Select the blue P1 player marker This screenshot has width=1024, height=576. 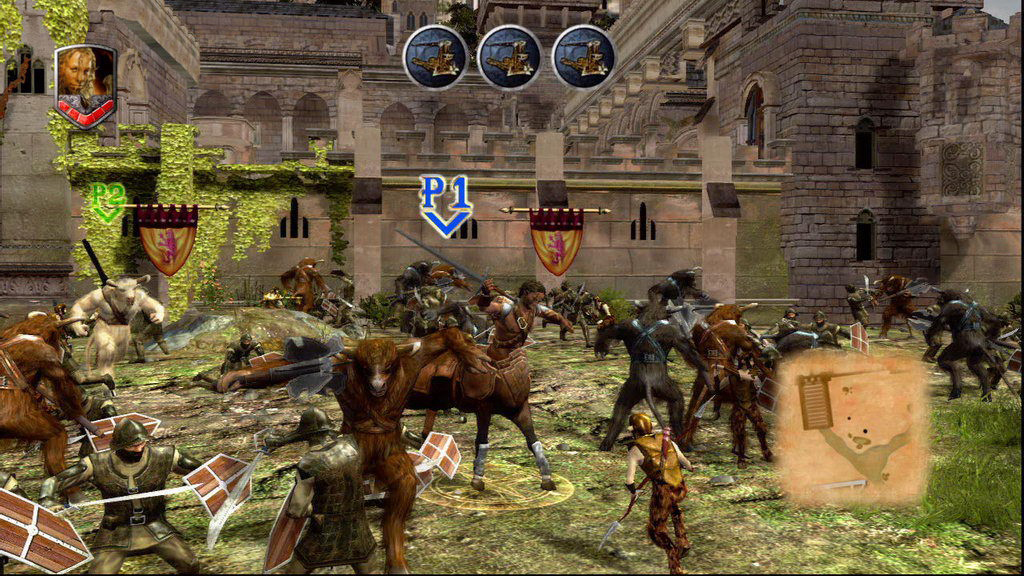[445, 204]
